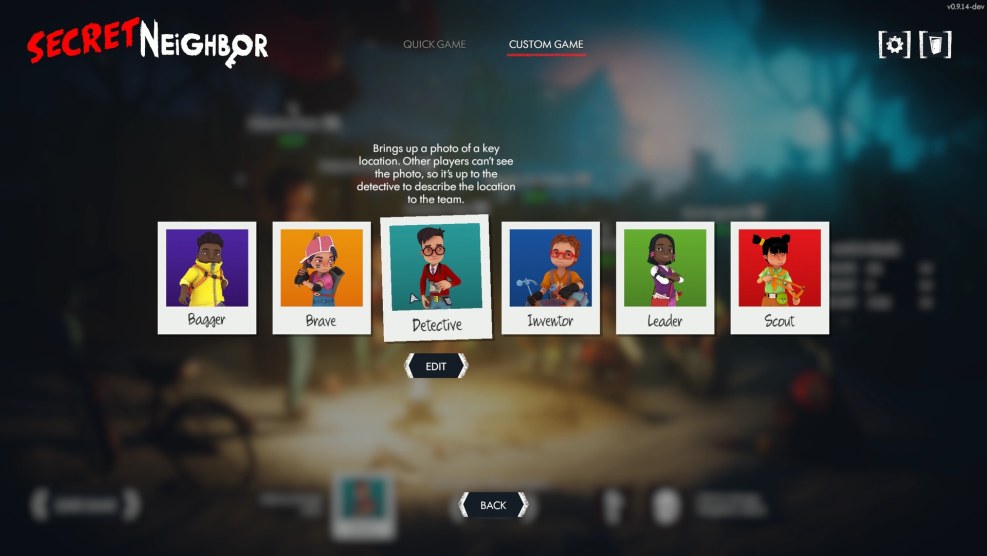Pick the Detective character card
Image resolution: width=987 pixels, height=556 pixels.
[x=436, y=277]
